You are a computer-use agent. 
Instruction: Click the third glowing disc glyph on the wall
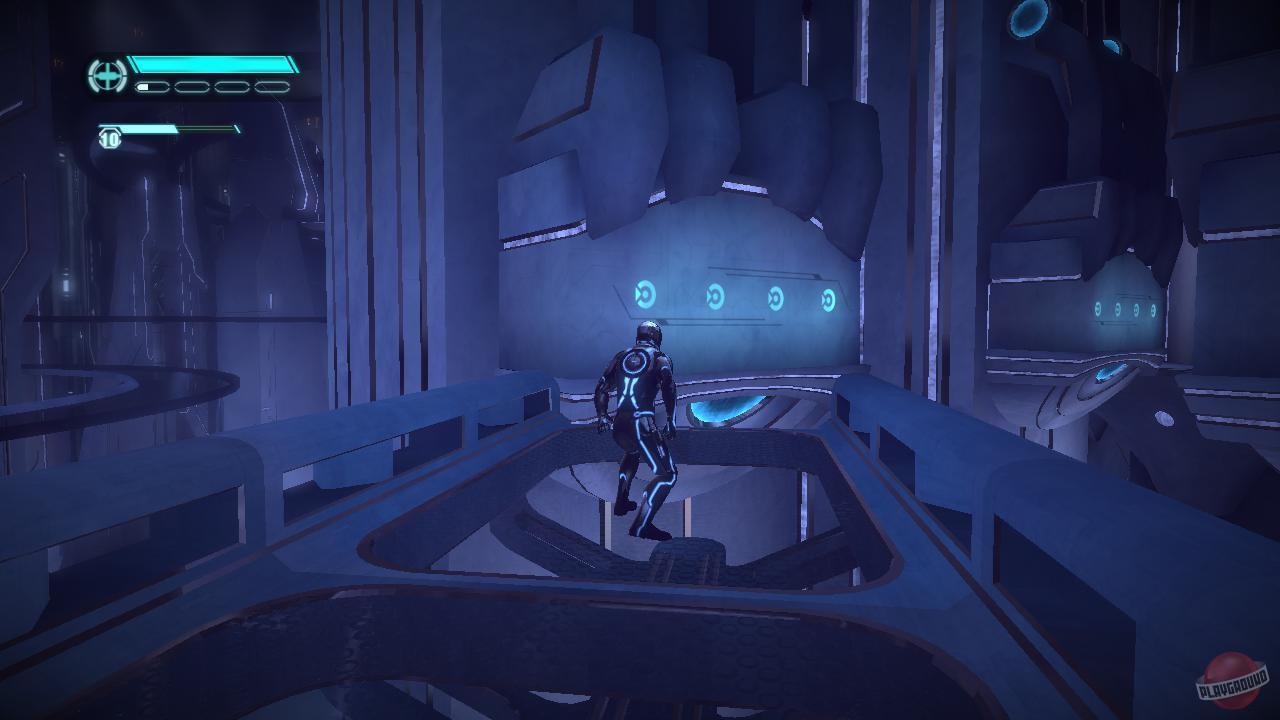click(x=775, y=298)
